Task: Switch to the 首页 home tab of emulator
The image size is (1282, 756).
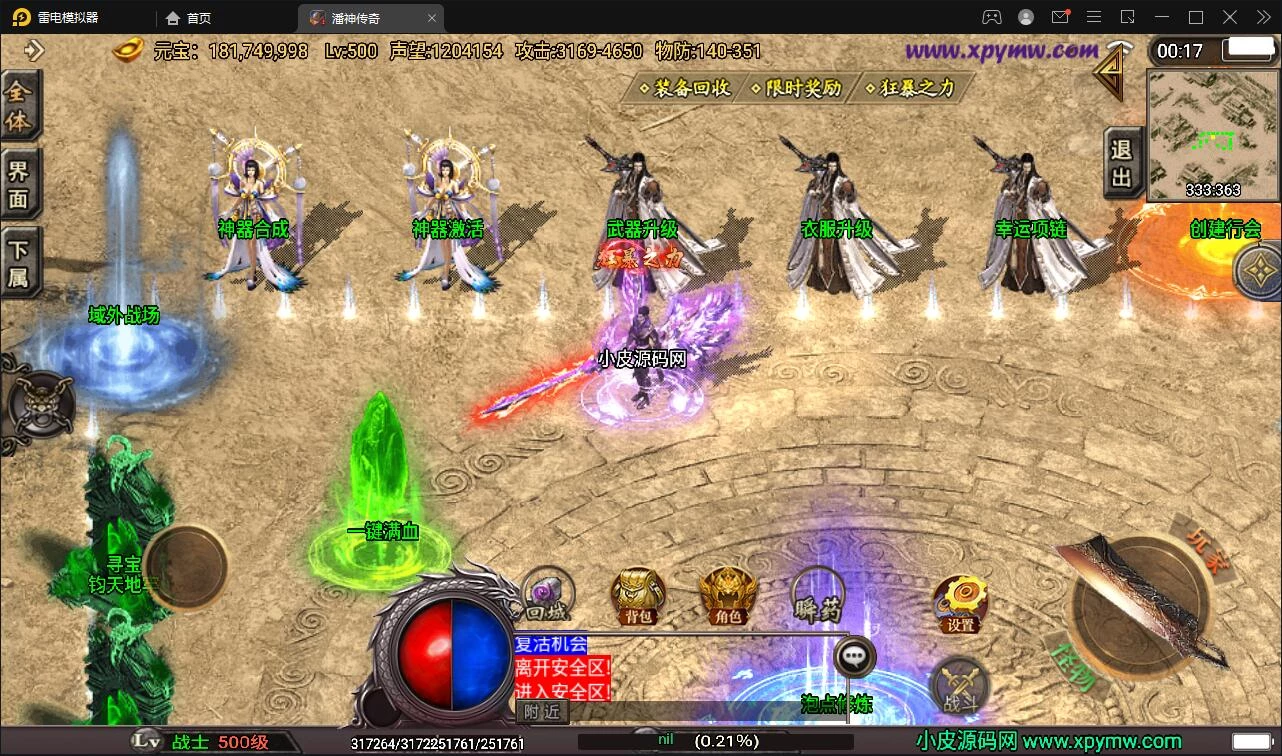Action: coord(189,18)
